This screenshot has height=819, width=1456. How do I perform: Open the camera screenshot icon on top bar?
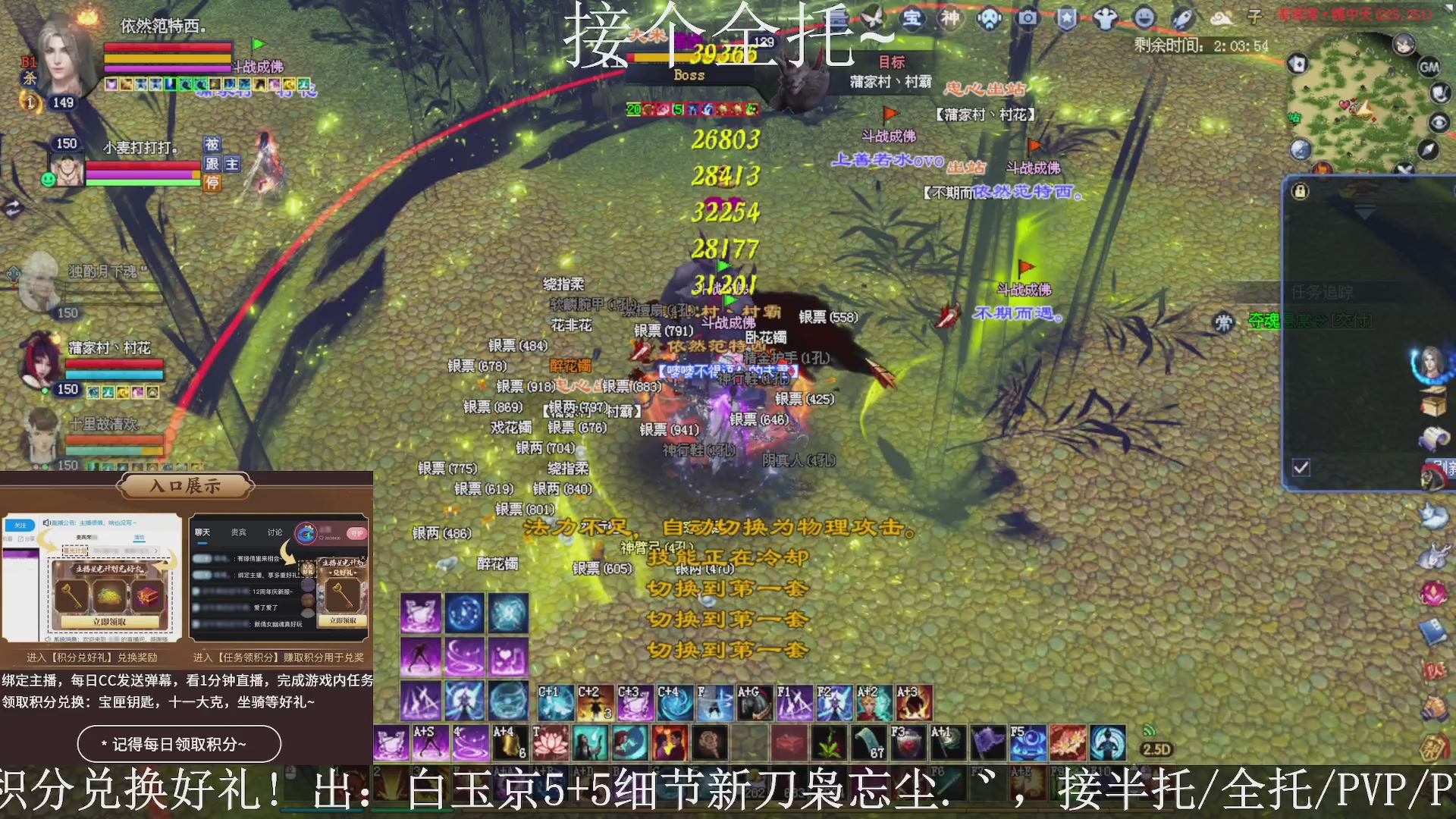click(1028, 19)
